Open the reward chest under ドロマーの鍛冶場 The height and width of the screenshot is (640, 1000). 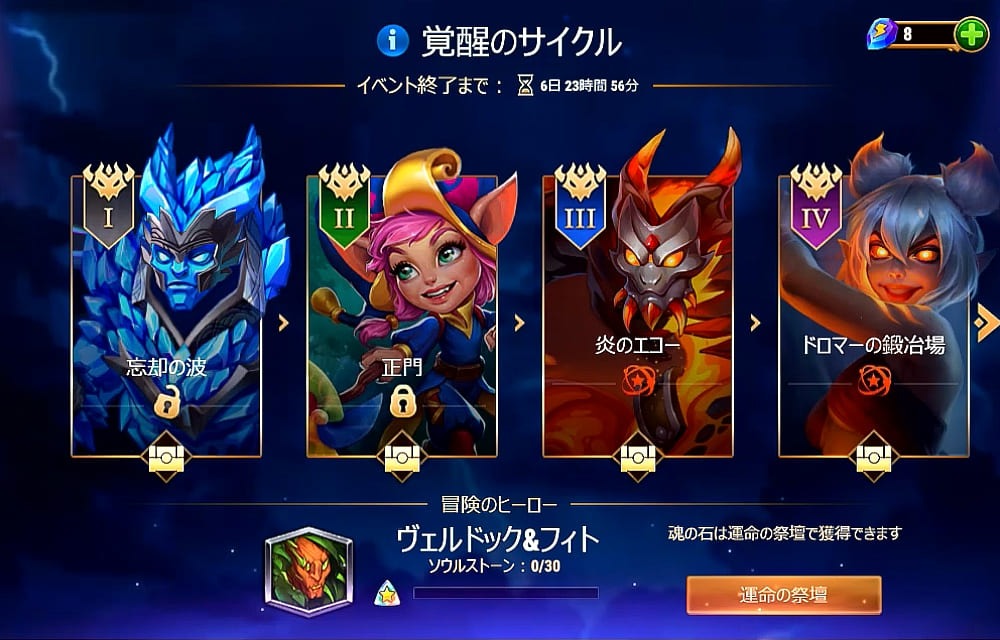pos(873,458)
